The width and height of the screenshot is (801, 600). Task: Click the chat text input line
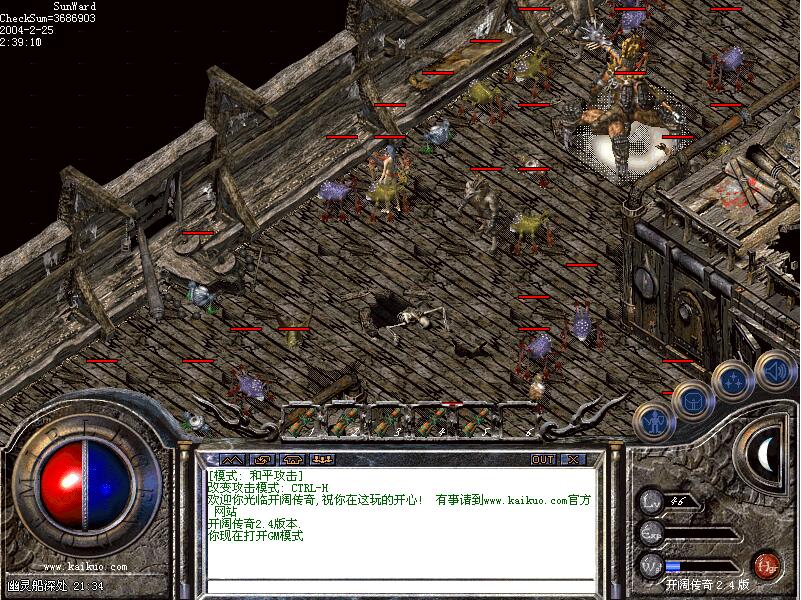tap(400, 586)
